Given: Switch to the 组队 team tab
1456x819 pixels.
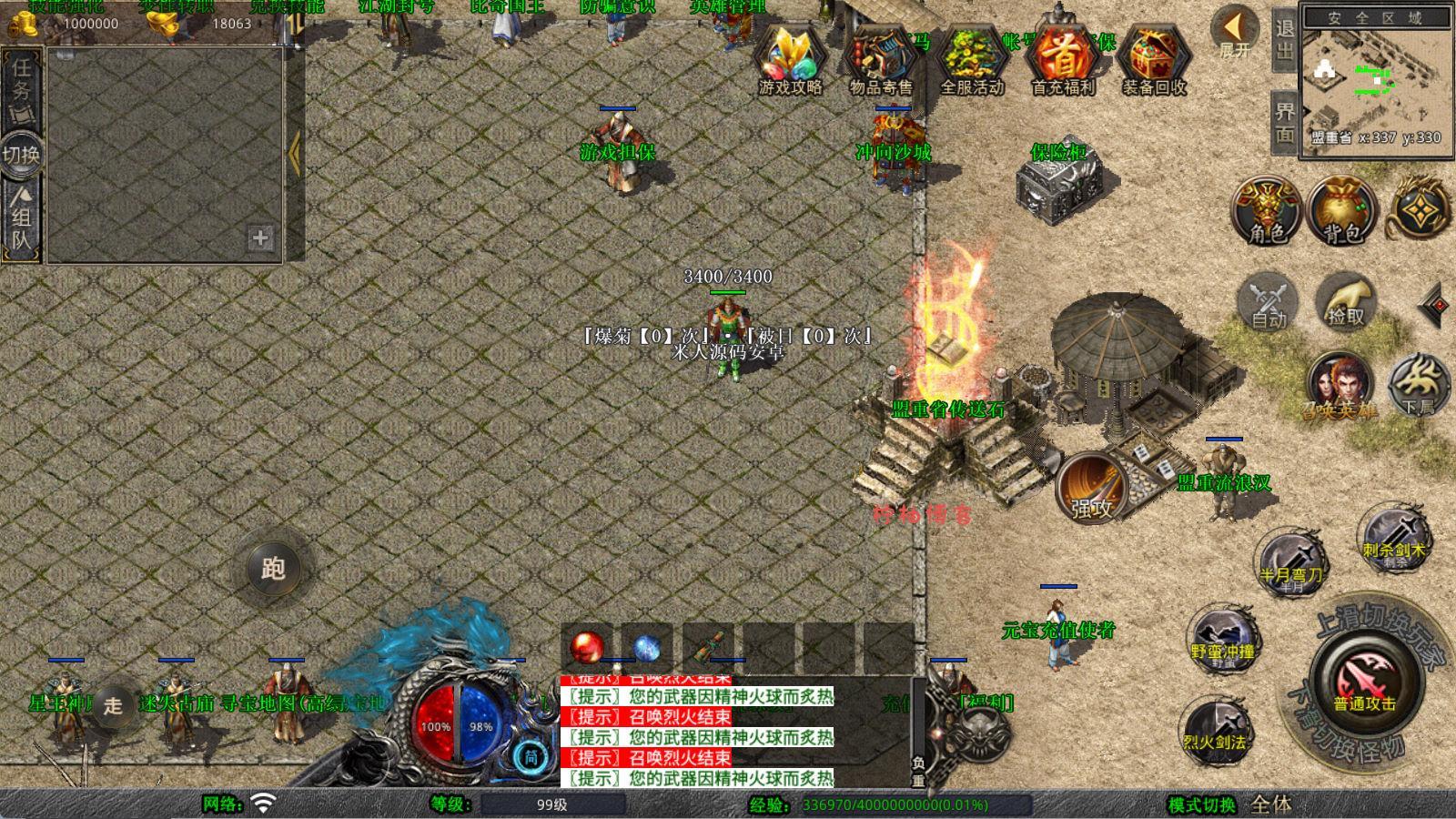Looking at the screenshot, I should click(x=21, y=220).
